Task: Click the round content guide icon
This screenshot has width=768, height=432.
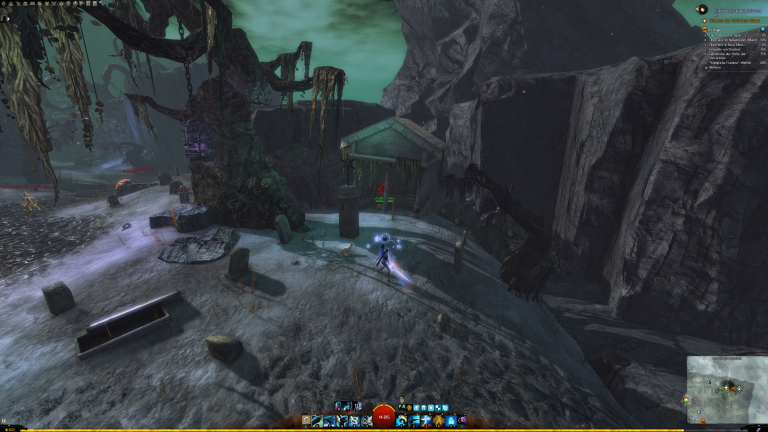Action: [703, 9]
